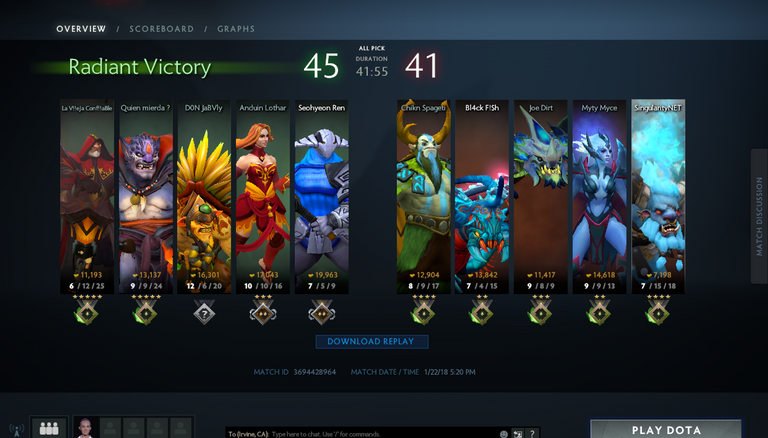Pick Seohyeon Ren's Sven hero card
The height and width of the screenshot is (438, 768).
pyautogui.click(x=321, y=190)
